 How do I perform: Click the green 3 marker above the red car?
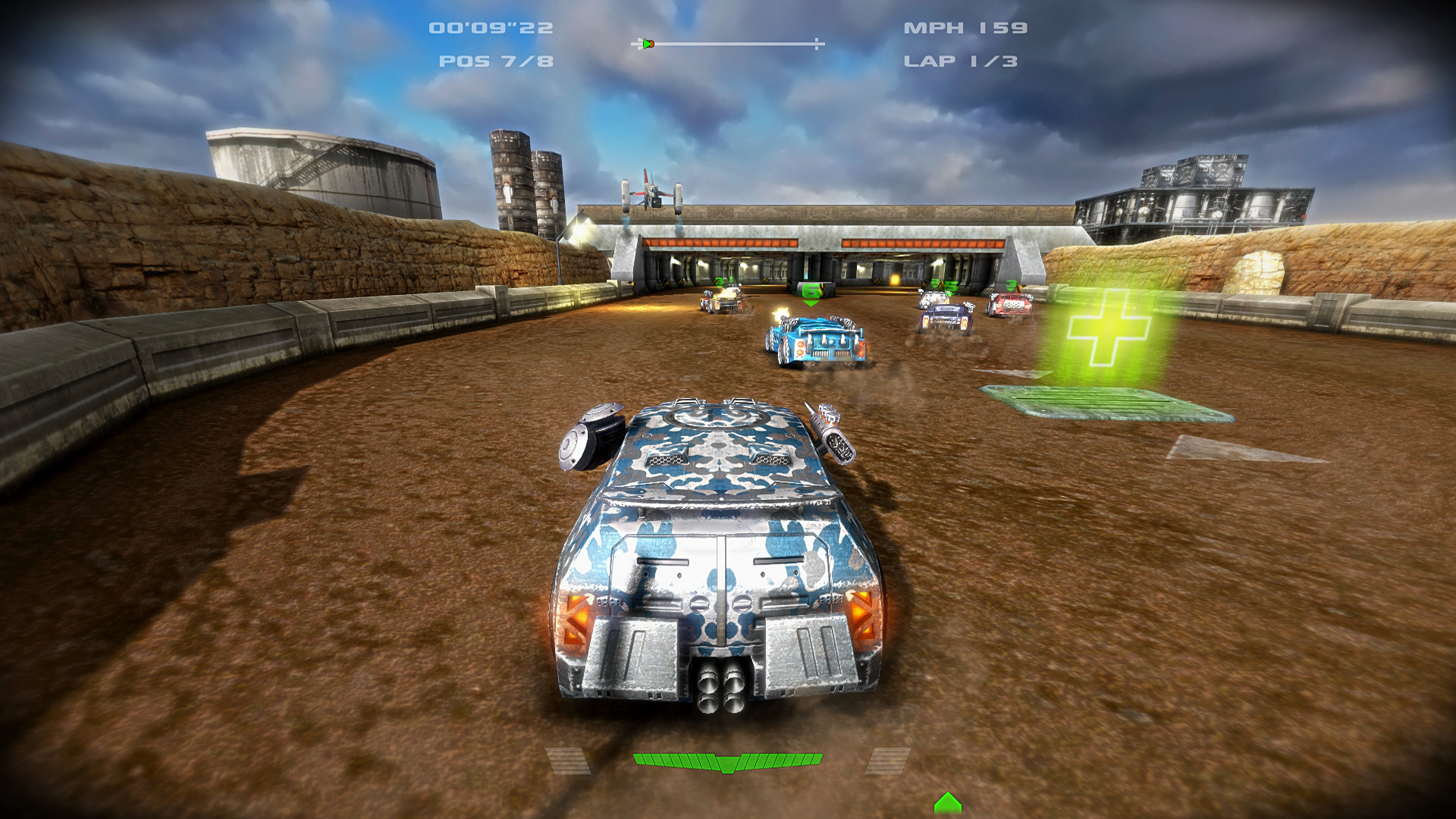[x=1010, y=285]
